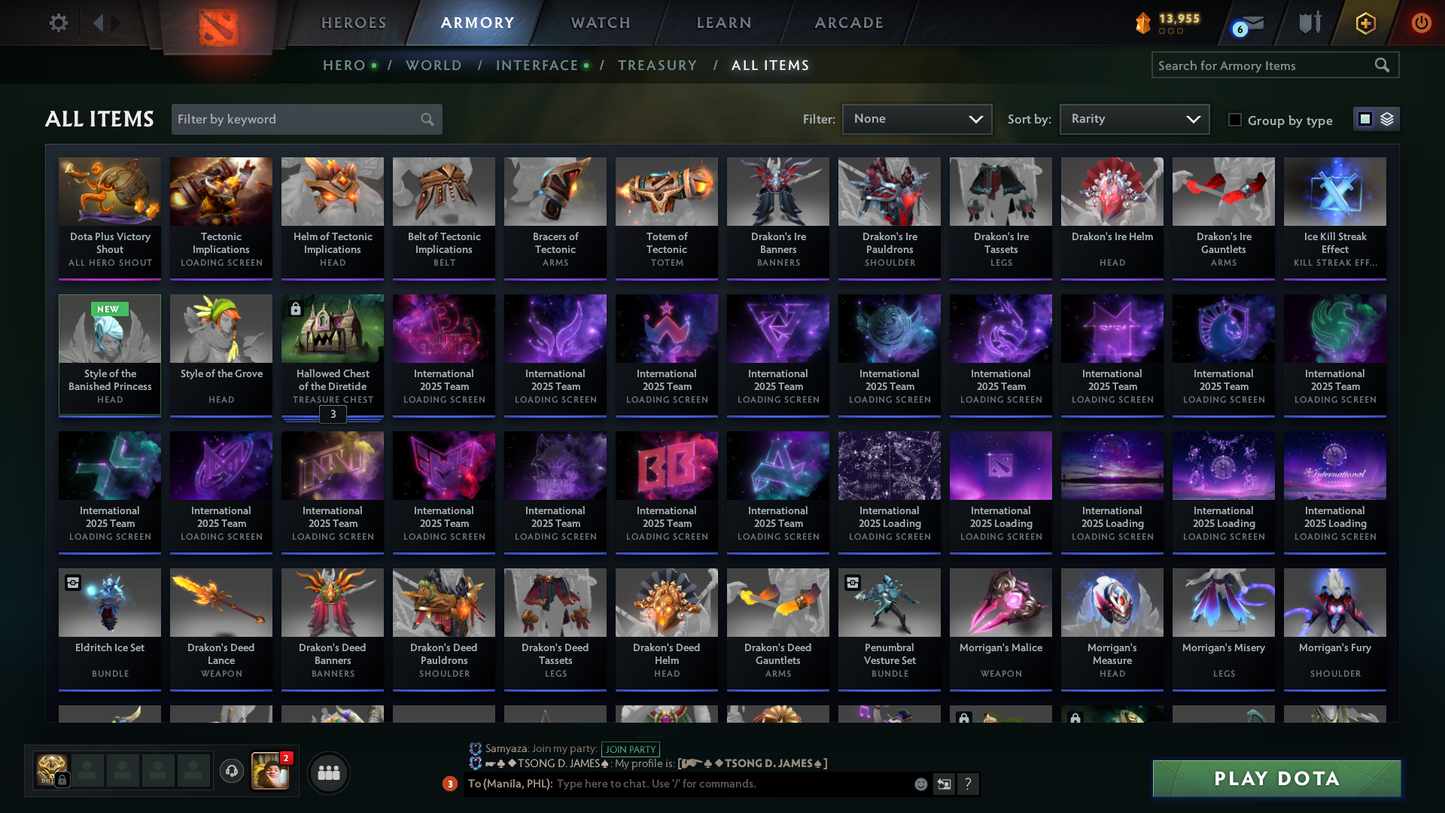Open the TREASURY sub-tab
Image resolution: width=1445 pixels, height=813 pixels.
click(x=657, y=64)
